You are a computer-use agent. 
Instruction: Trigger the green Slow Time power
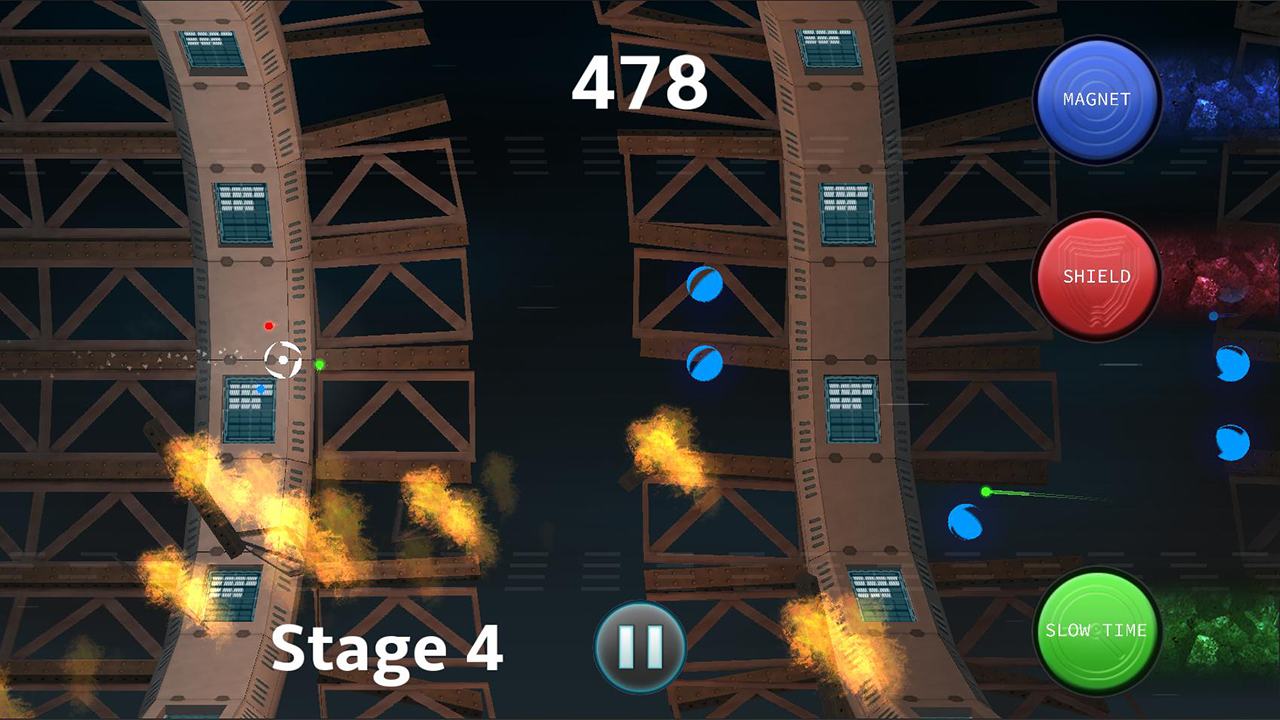click(x=1097, y=630)
